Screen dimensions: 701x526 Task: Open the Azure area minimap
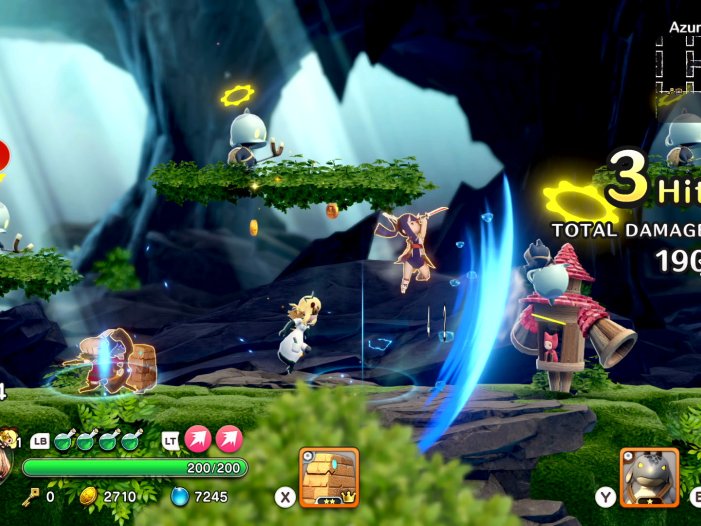click(x=679, y=65)
